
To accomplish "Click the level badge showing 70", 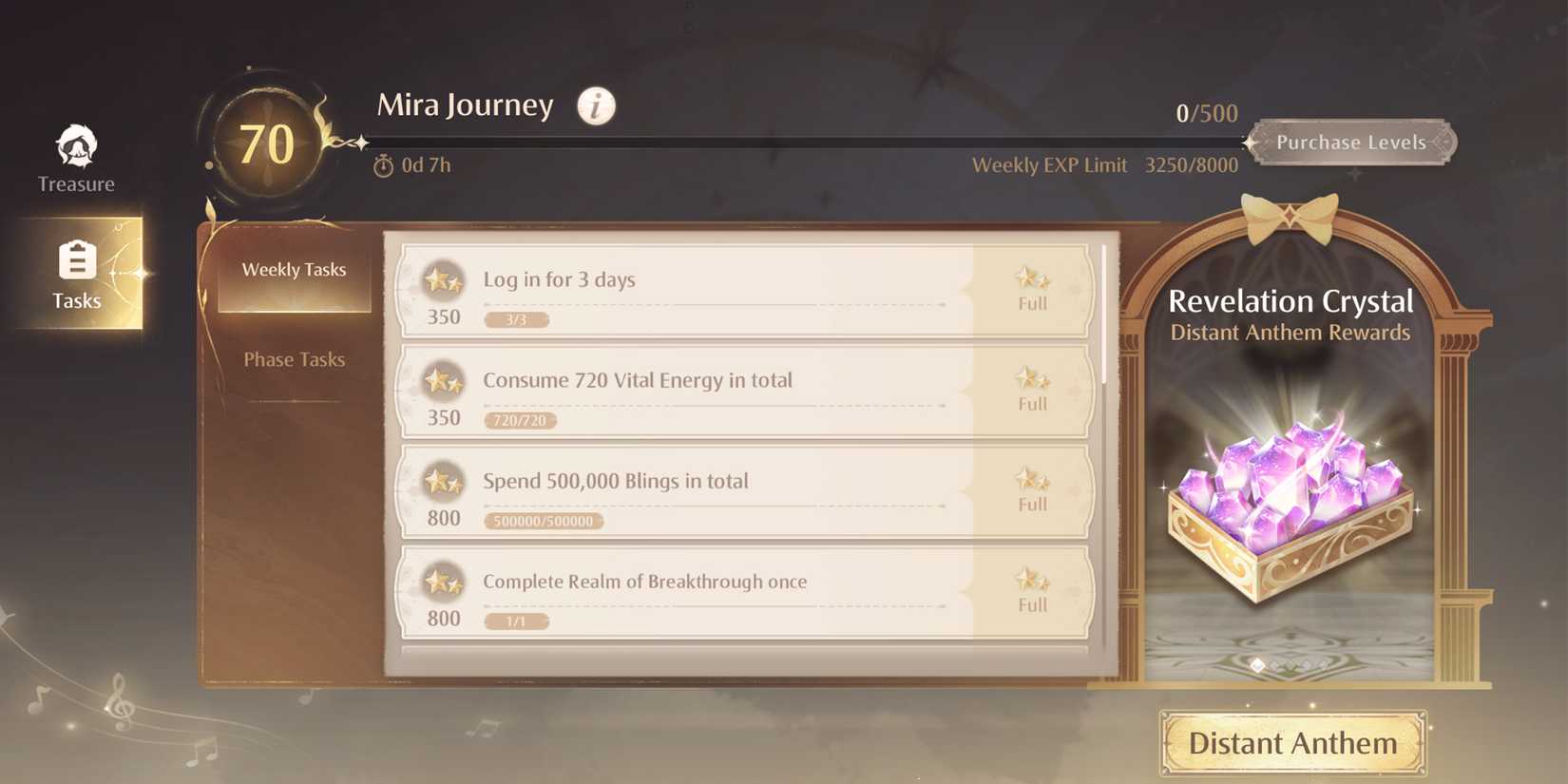I will click(269, 143).
